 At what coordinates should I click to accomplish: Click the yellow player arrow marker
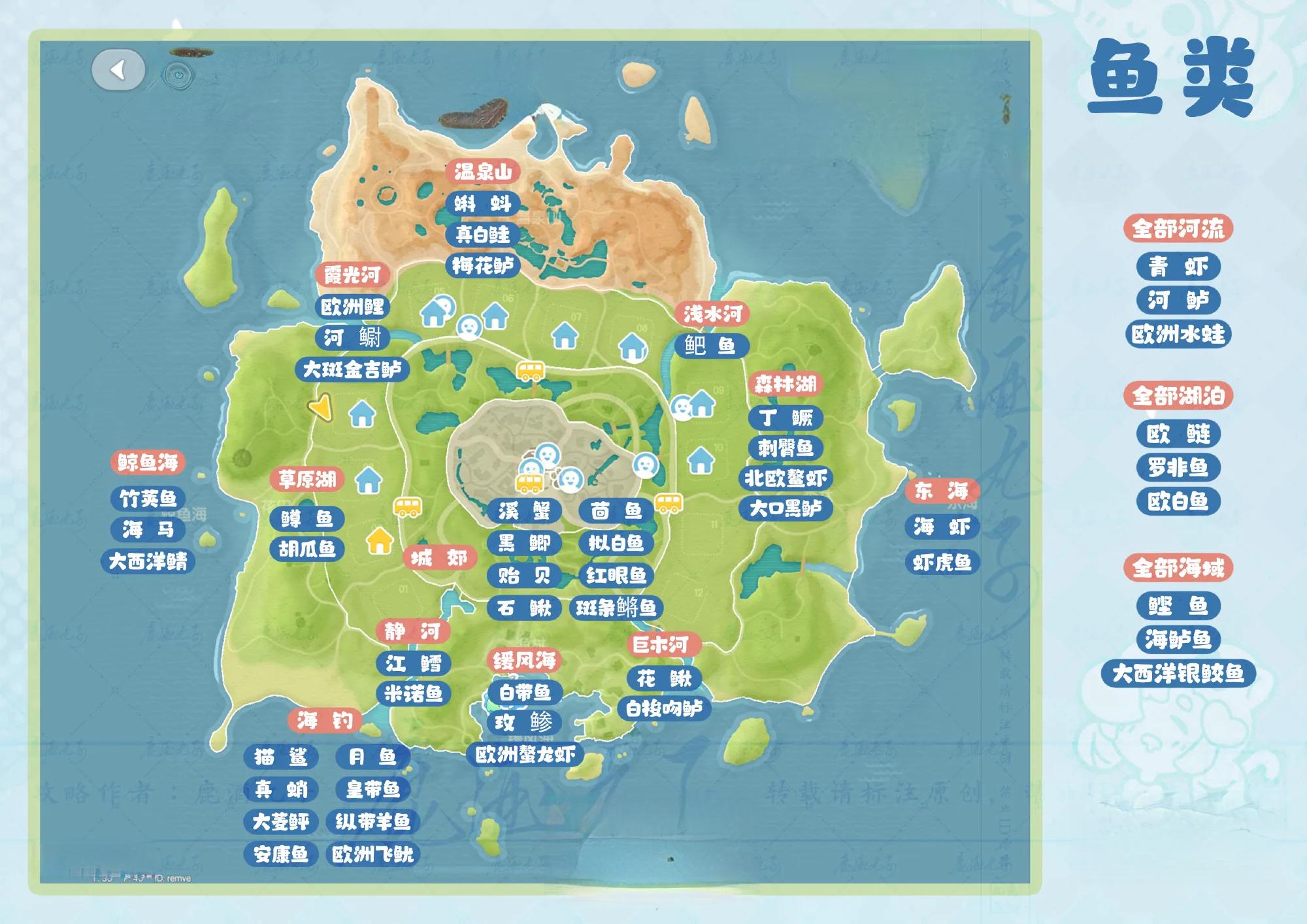pos(321,408)
